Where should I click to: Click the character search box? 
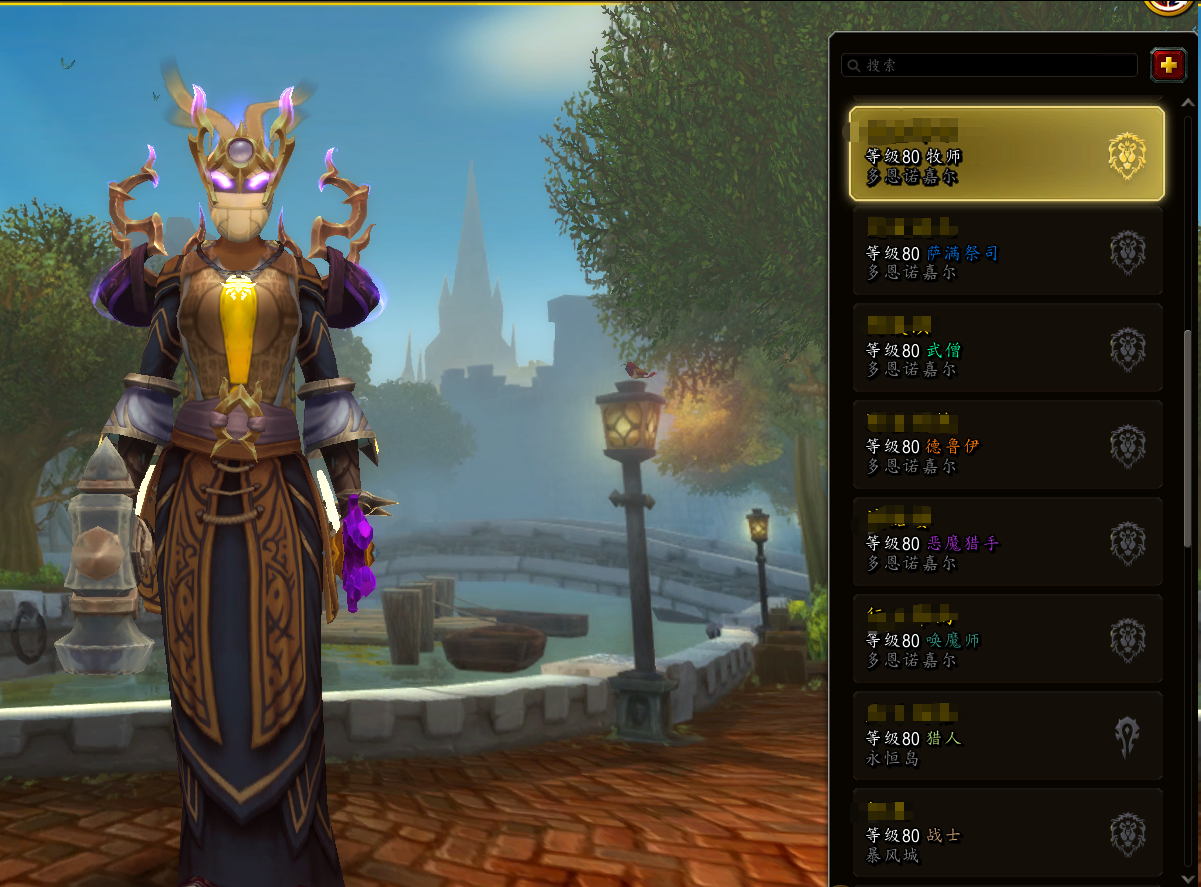coord(990,65)
